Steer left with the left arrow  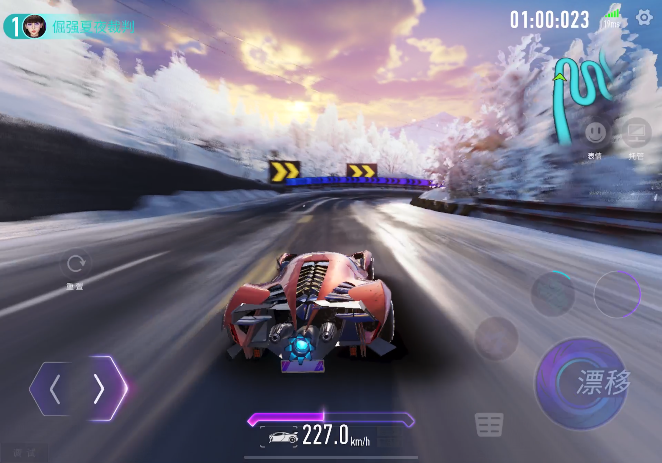[56, 389]
